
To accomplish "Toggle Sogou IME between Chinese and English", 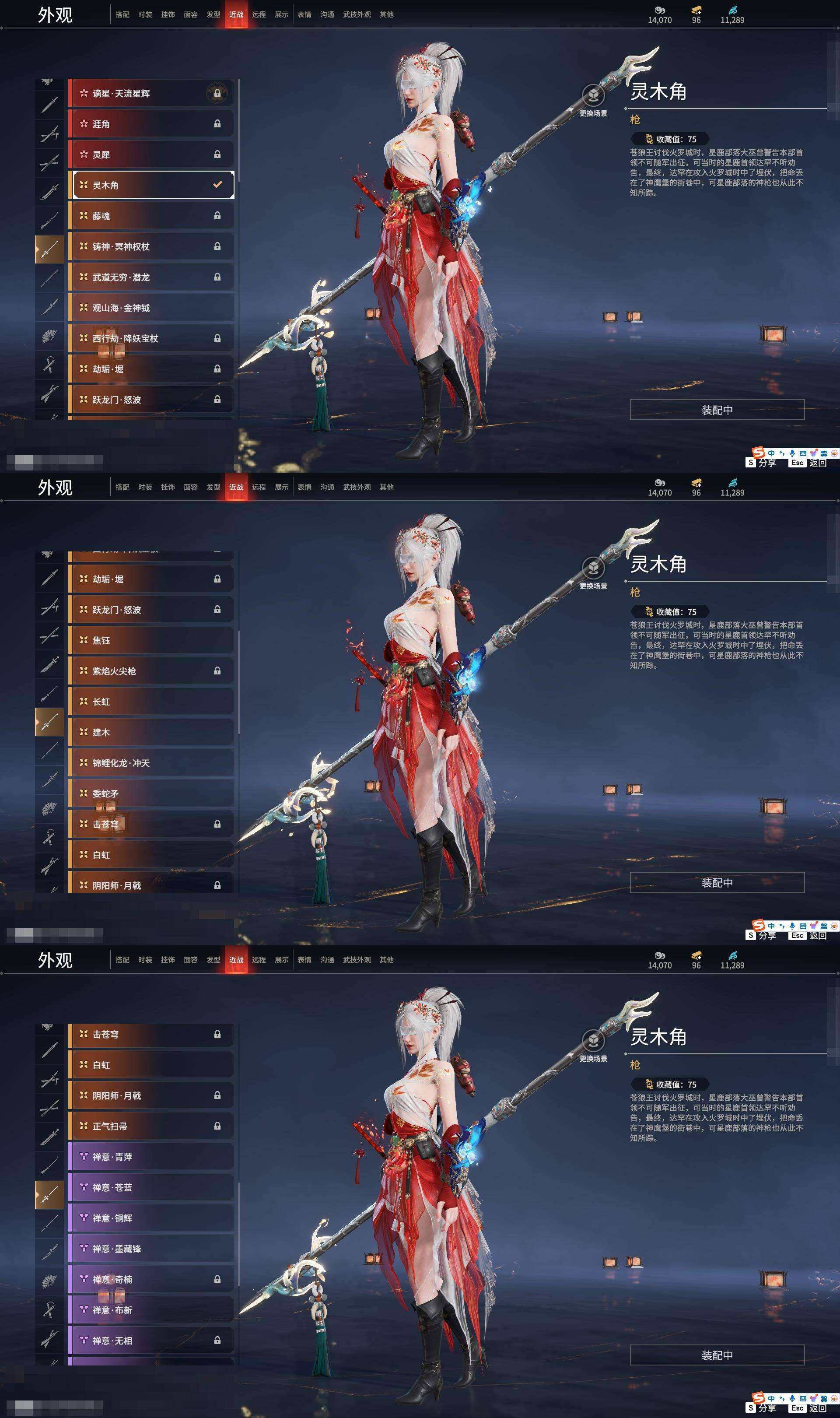I will click(x=772, y=453).
